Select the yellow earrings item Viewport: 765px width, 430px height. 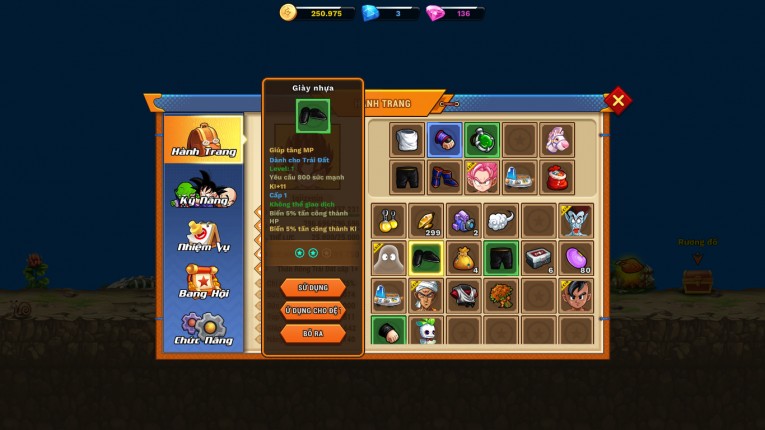[388, 221]
